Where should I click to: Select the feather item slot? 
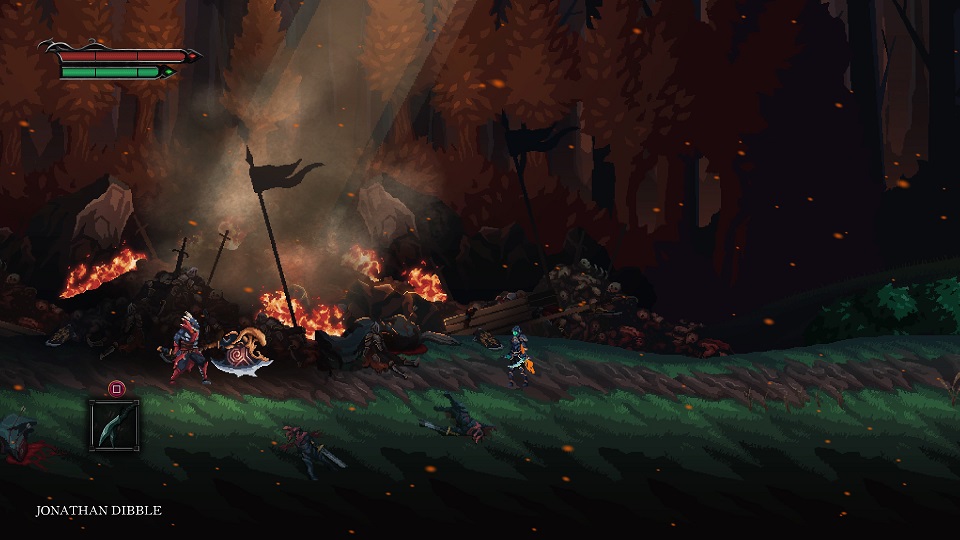tap(114, 424)
